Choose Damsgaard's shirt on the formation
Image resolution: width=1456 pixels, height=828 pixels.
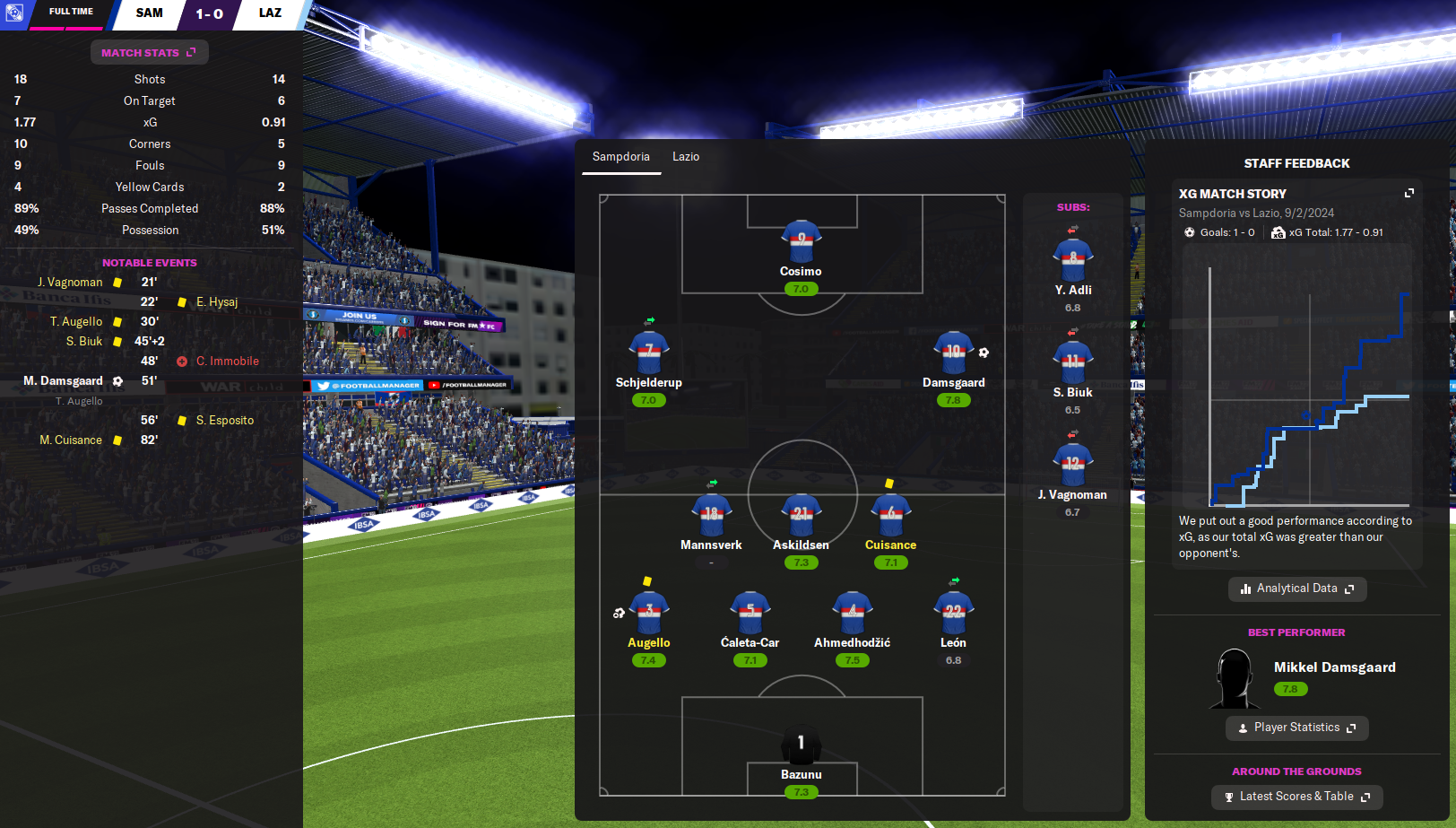pyautogui.click(x=953, y=353)
